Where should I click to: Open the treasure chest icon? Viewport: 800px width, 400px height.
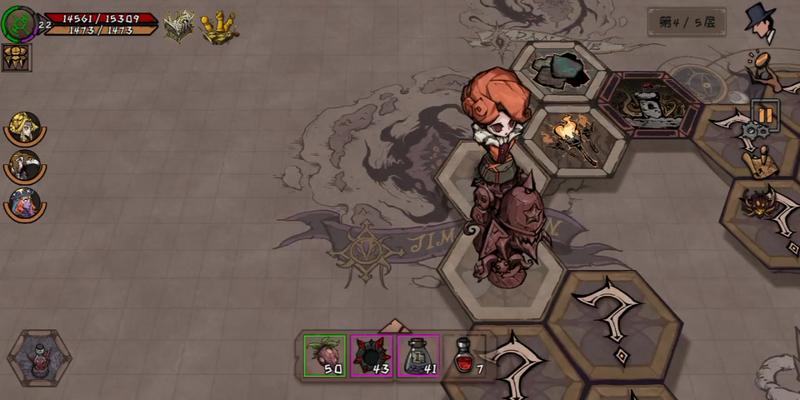tap(180, 26)
